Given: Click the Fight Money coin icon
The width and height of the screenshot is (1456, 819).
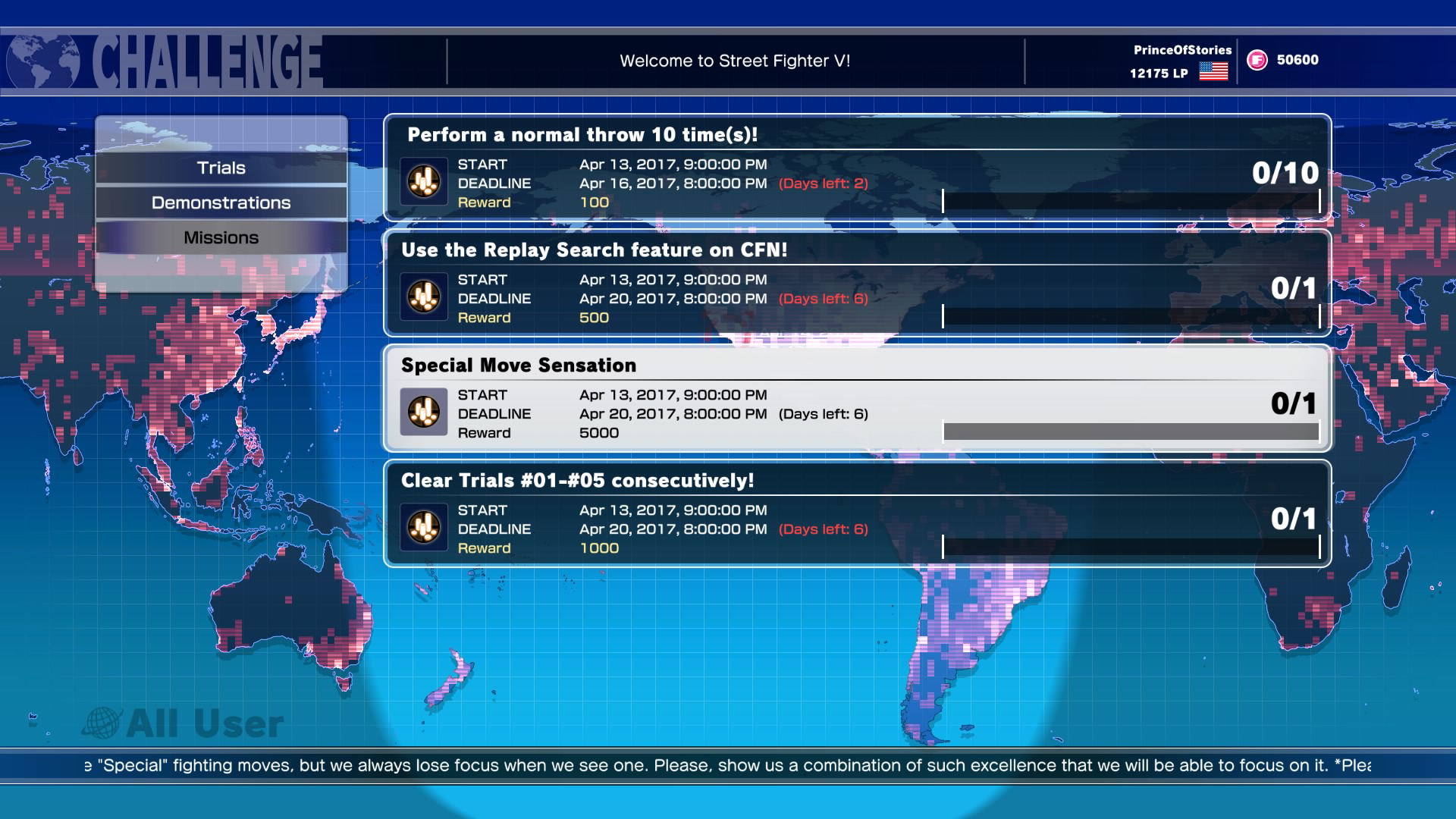Looking at the screenshot, I should 1256,61.
